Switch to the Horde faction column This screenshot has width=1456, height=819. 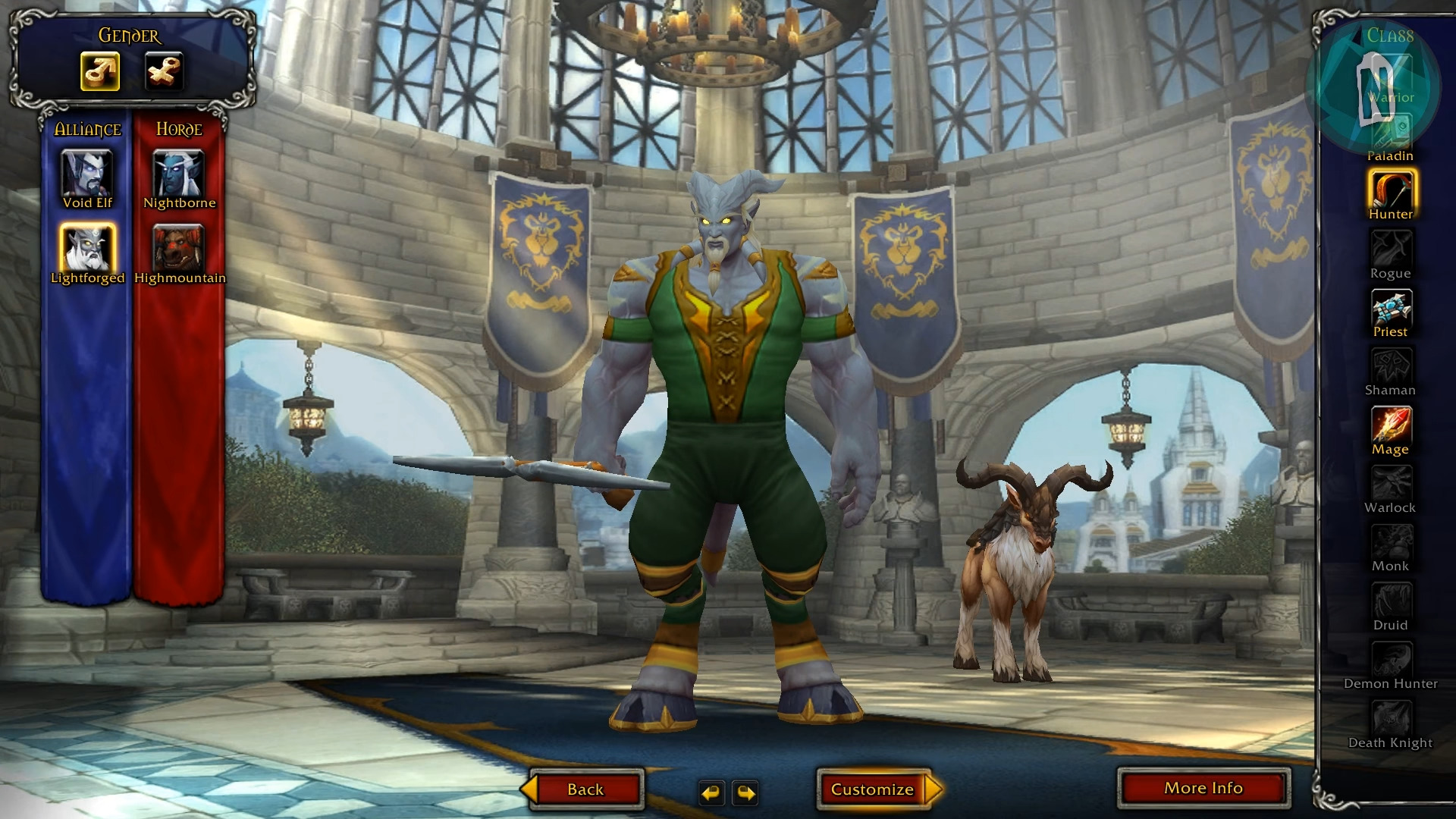click(x=179, y=129)
